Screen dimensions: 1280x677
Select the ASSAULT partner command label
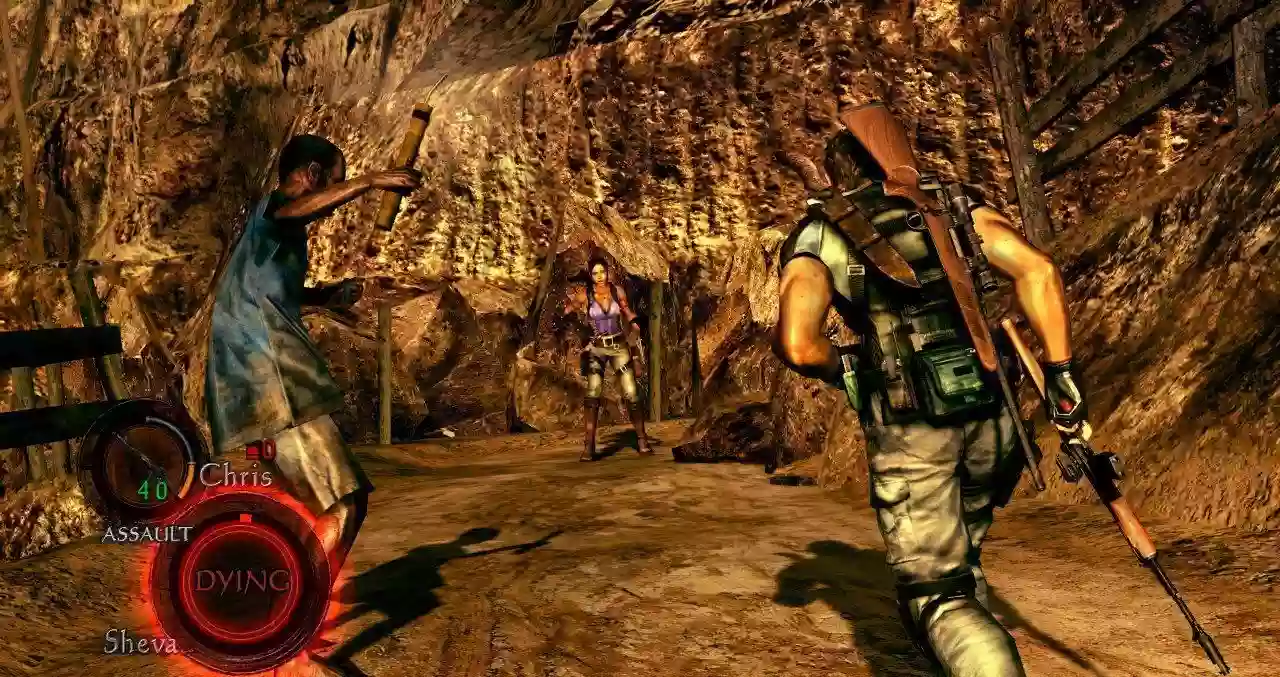tap(147, 534)
